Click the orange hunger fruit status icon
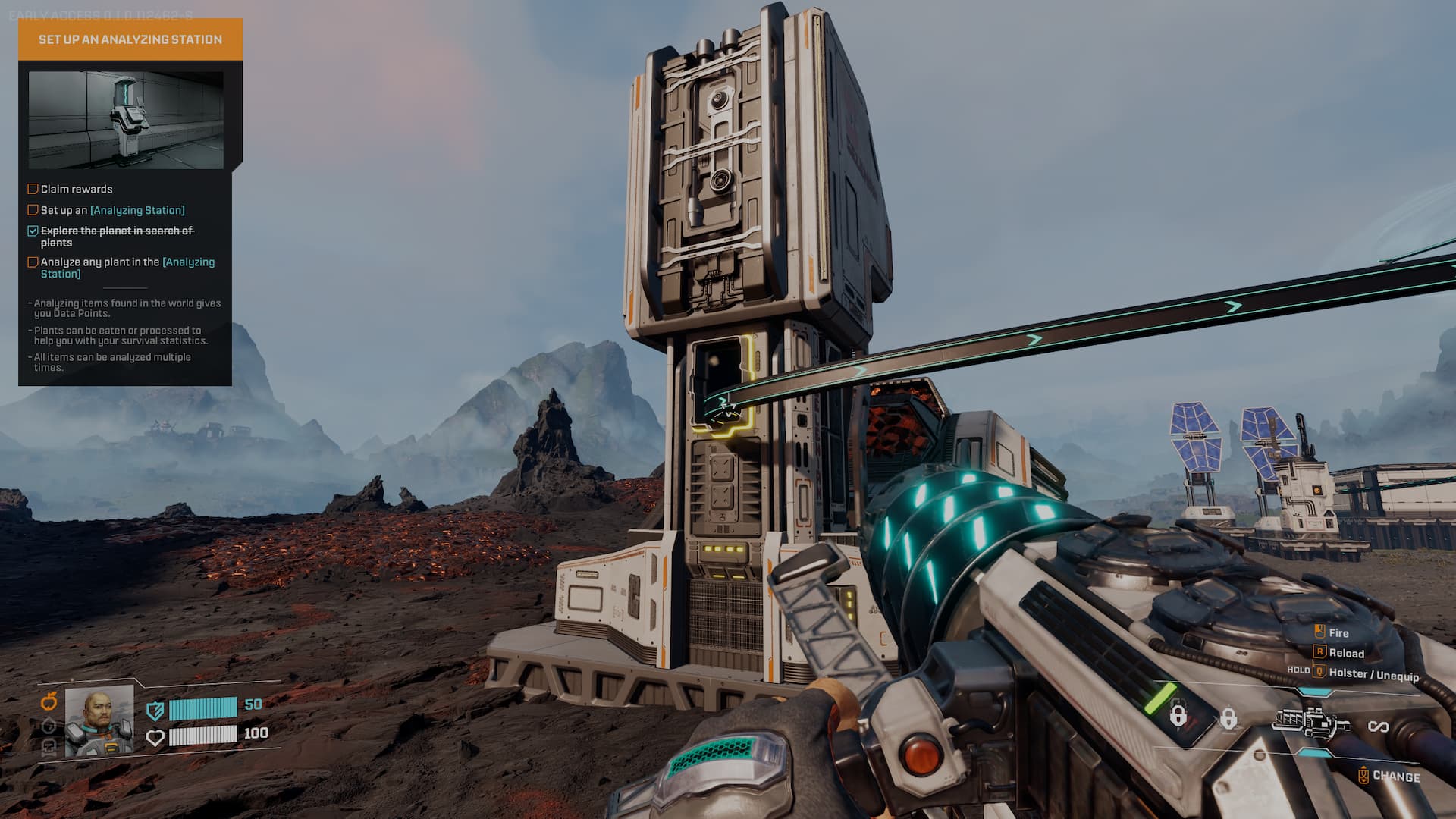 (49, 701)
